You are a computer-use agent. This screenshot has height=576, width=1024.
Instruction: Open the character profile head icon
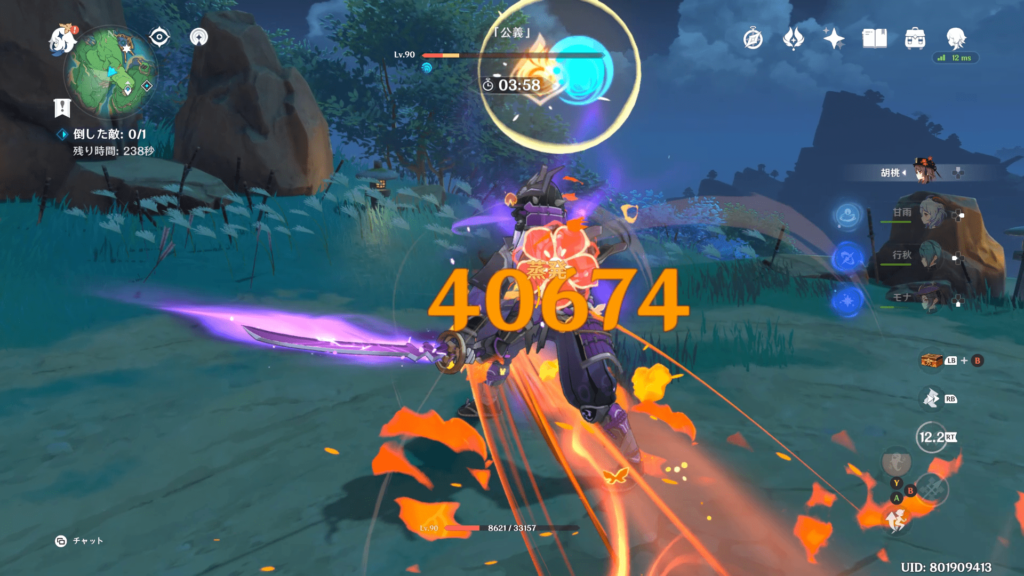tap(956, 38)
